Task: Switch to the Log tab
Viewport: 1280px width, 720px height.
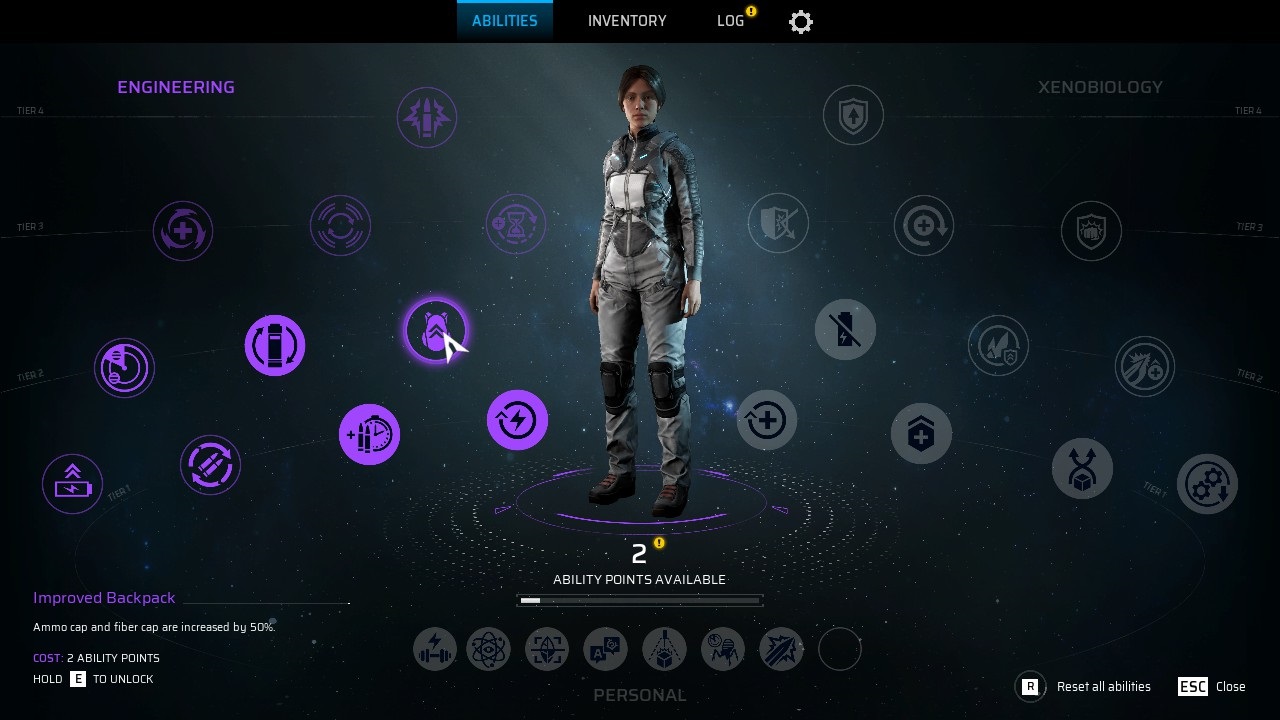Action: tap(731, 21)
